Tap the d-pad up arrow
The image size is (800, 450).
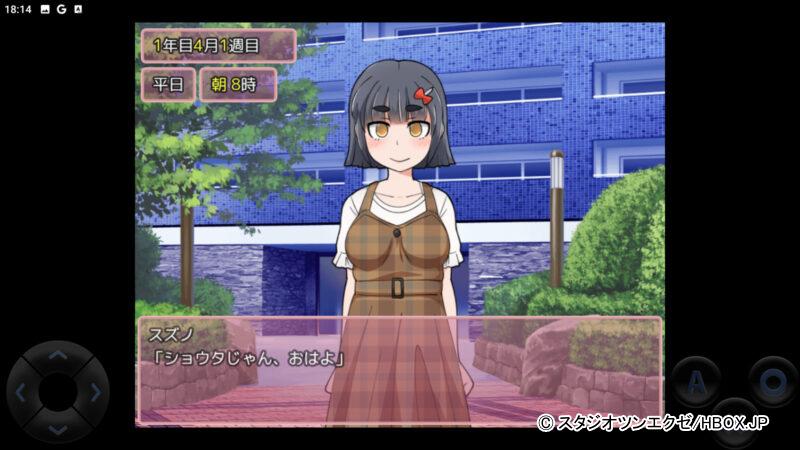(x=57, y=356)
